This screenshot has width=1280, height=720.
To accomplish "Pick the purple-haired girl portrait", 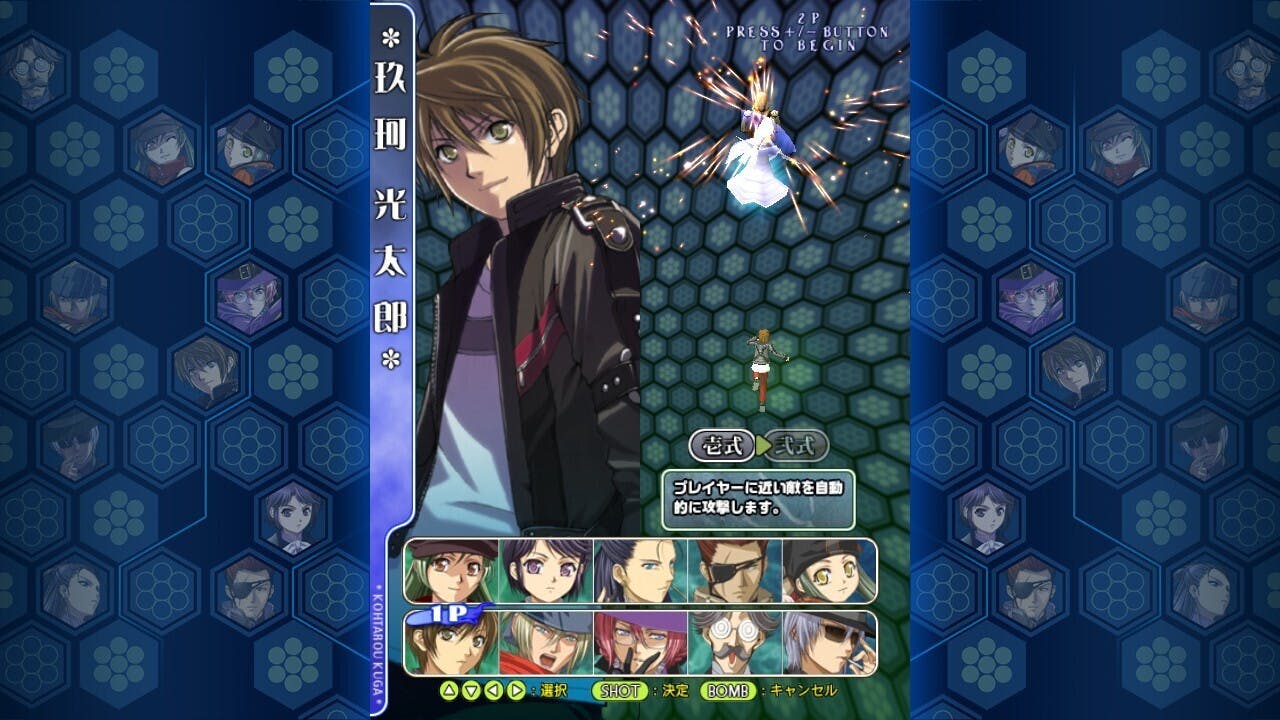I will tap(547, 571).
